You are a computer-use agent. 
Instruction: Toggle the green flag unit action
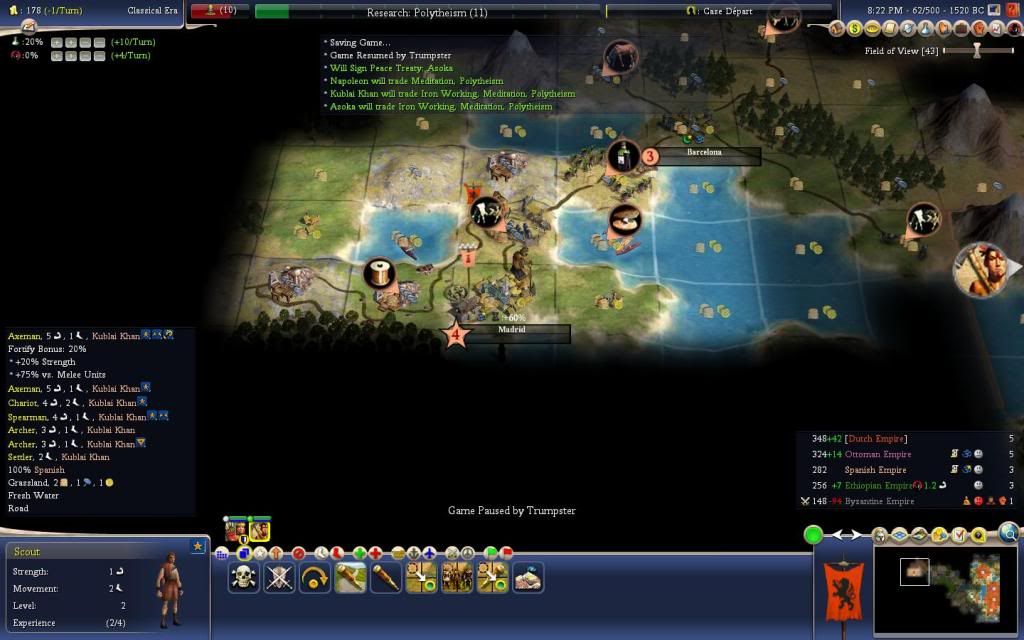tap(491, 553)
